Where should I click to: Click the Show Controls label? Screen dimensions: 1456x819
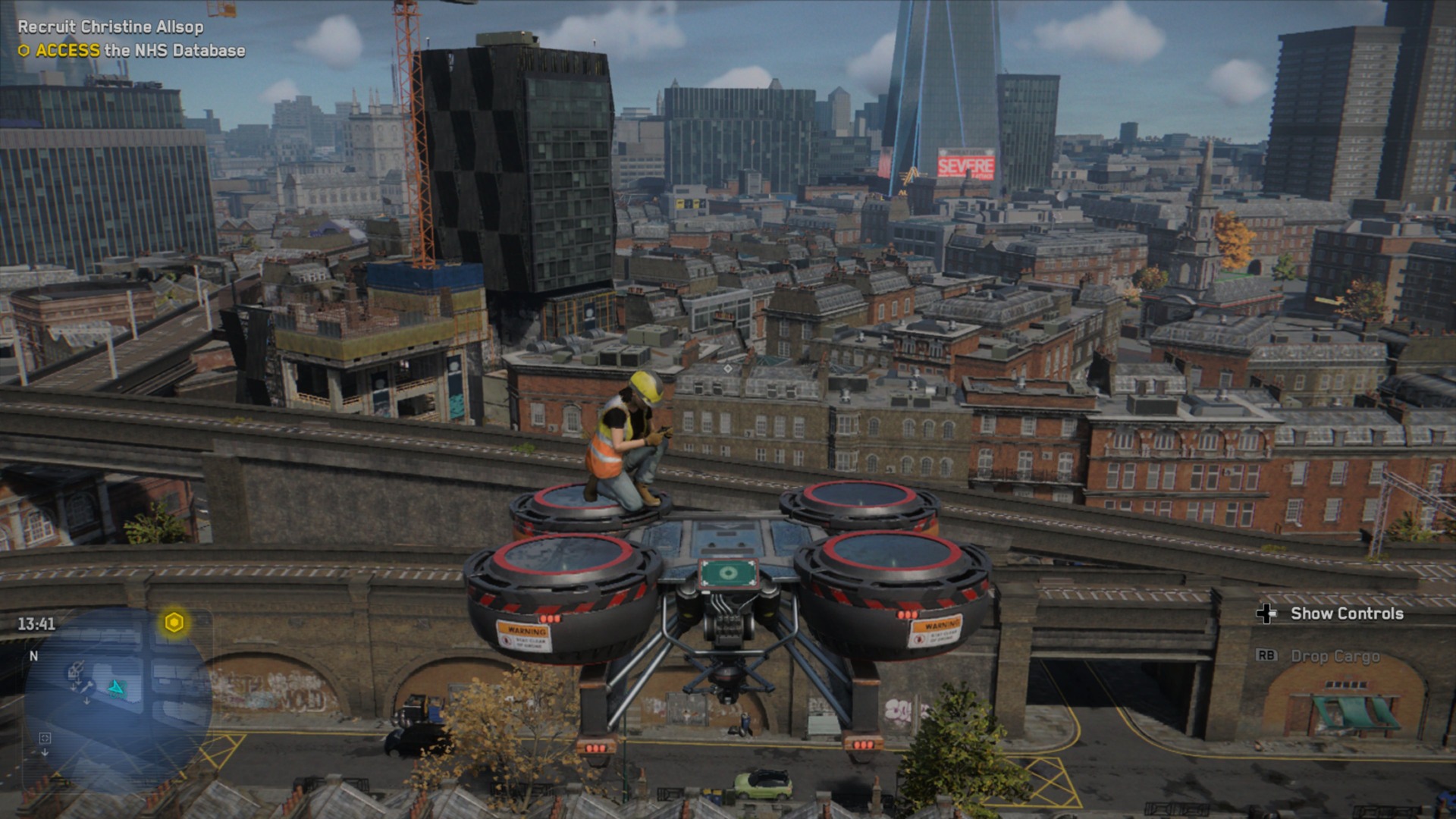coord(1346,612)
